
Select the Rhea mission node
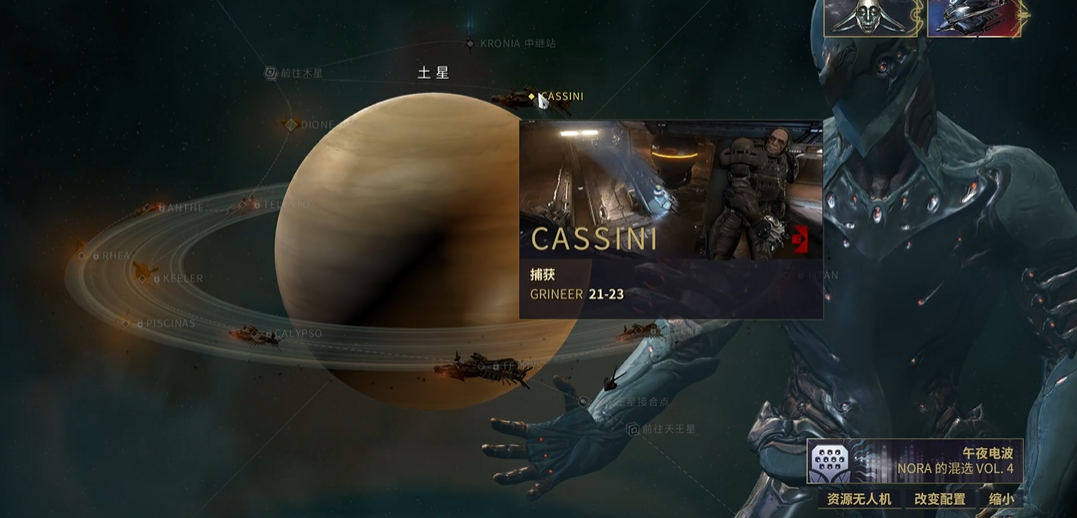tap(83, 256)
